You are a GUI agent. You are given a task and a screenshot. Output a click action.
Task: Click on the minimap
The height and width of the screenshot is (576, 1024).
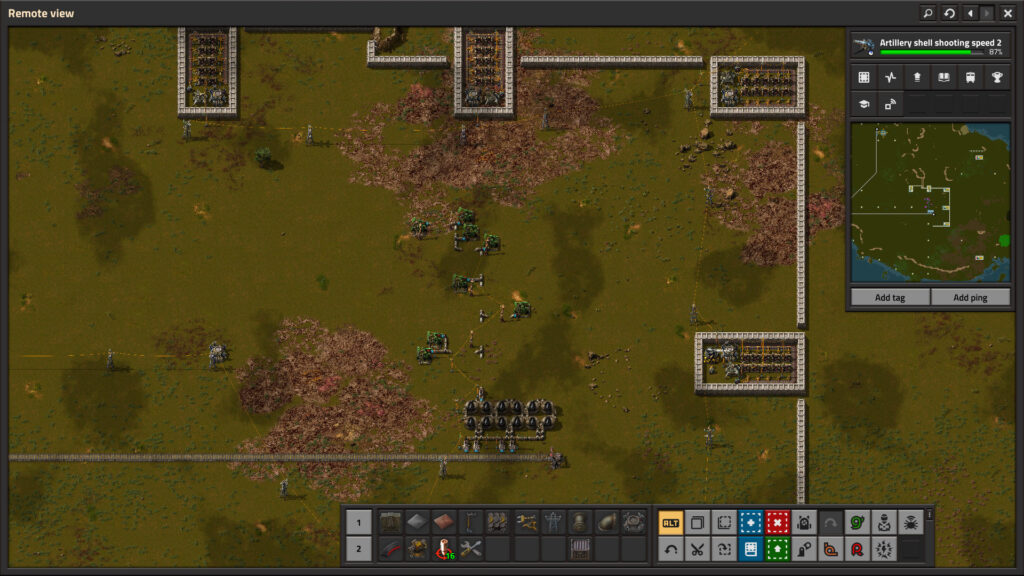click(930, 202)
